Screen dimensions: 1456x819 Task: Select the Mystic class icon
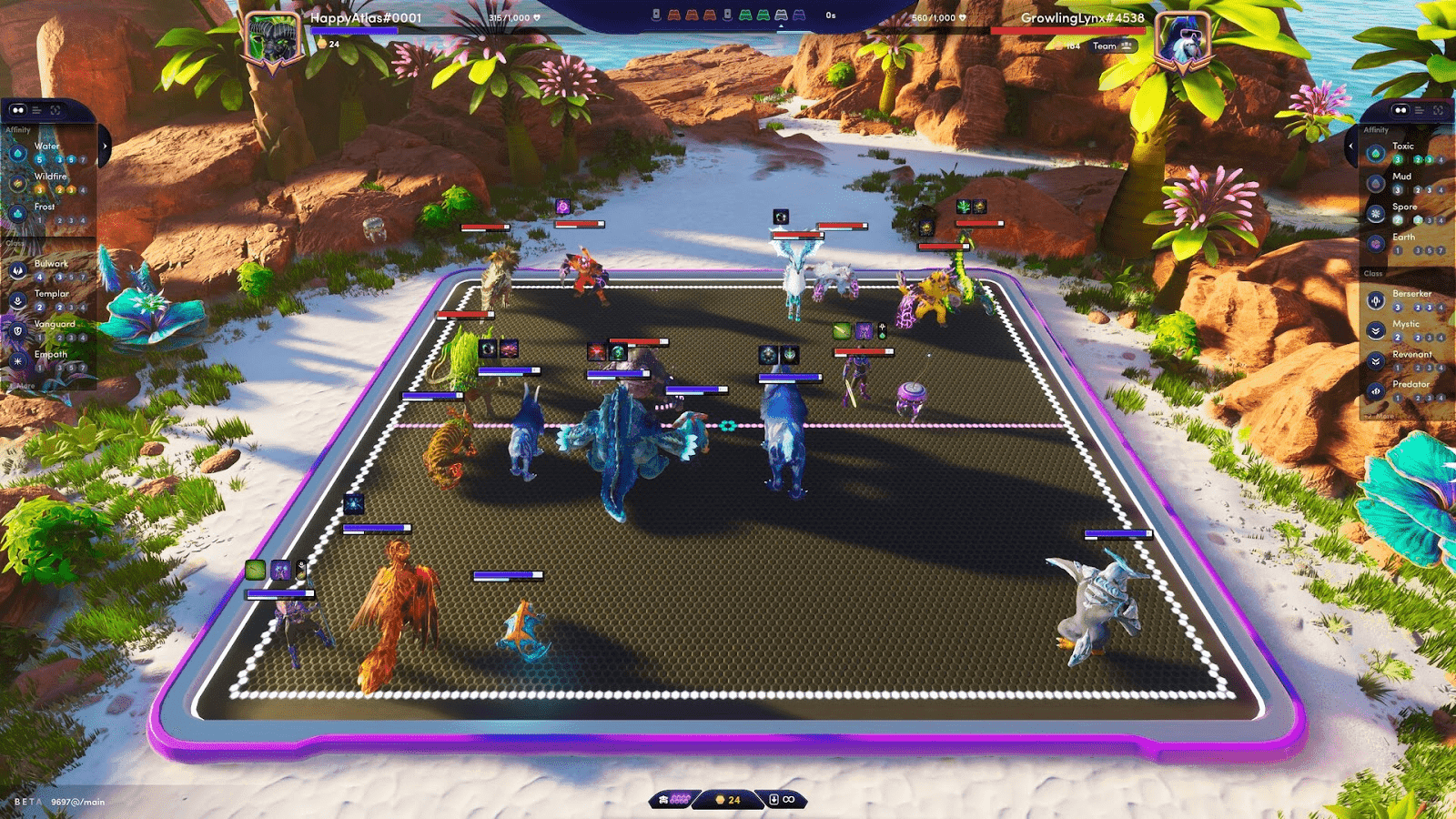pos(1376,331)
